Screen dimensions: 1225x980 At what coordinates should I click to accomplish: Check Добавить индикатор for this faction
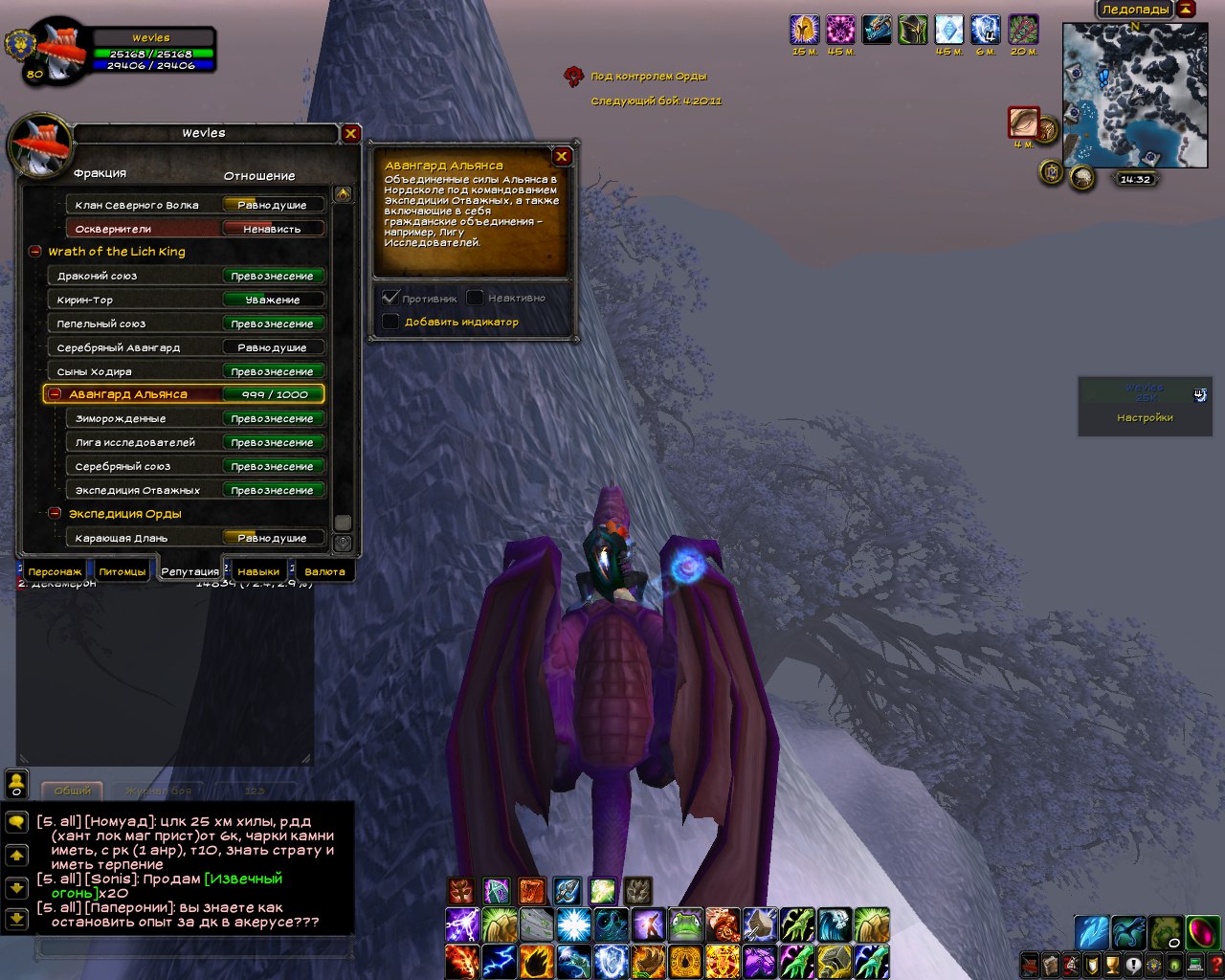tap(390, 322)
